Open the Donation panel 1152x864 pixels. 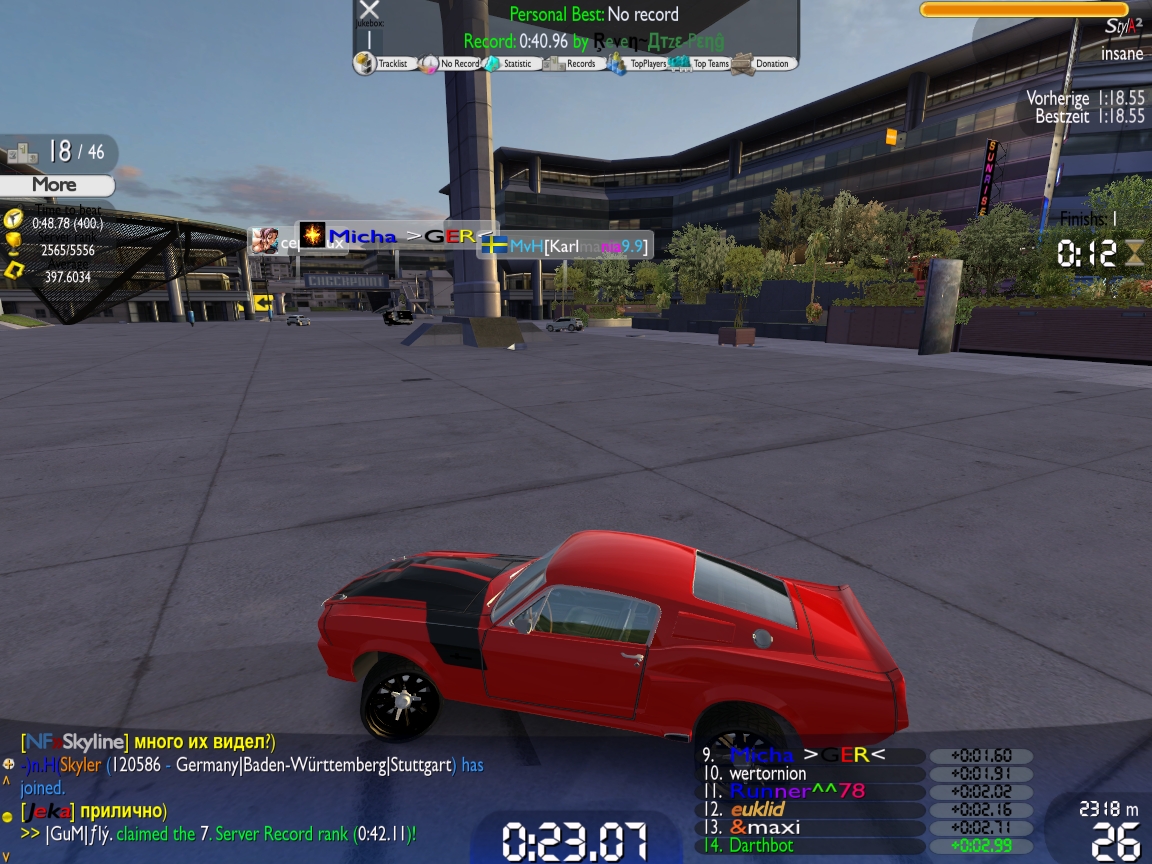[764, 64]
